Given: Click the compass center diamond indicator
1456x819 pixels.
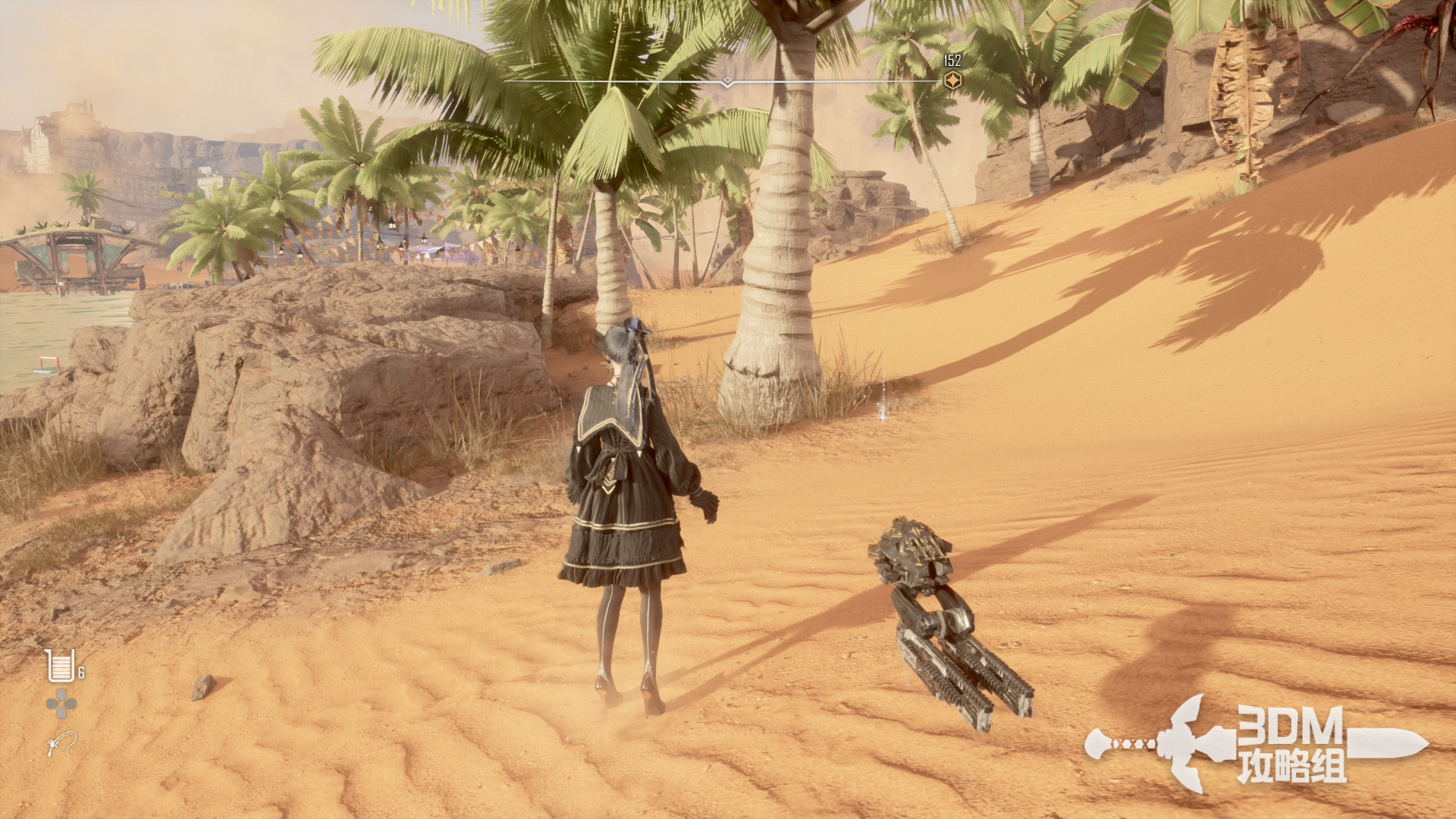Looking at the screenshot, I should coord(727,81).
